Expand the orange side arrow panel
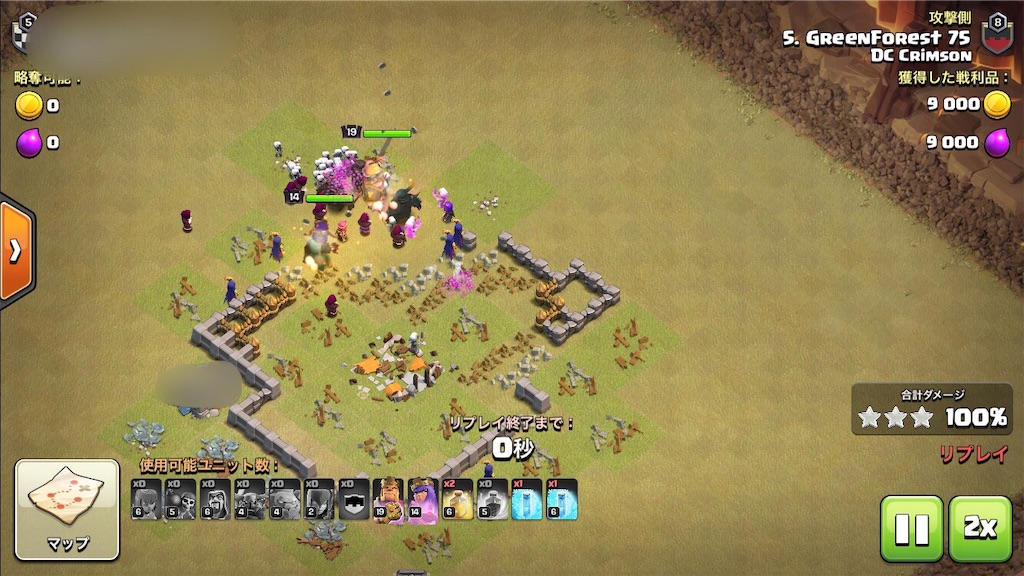1024x576 pixels. coord(15,250)
